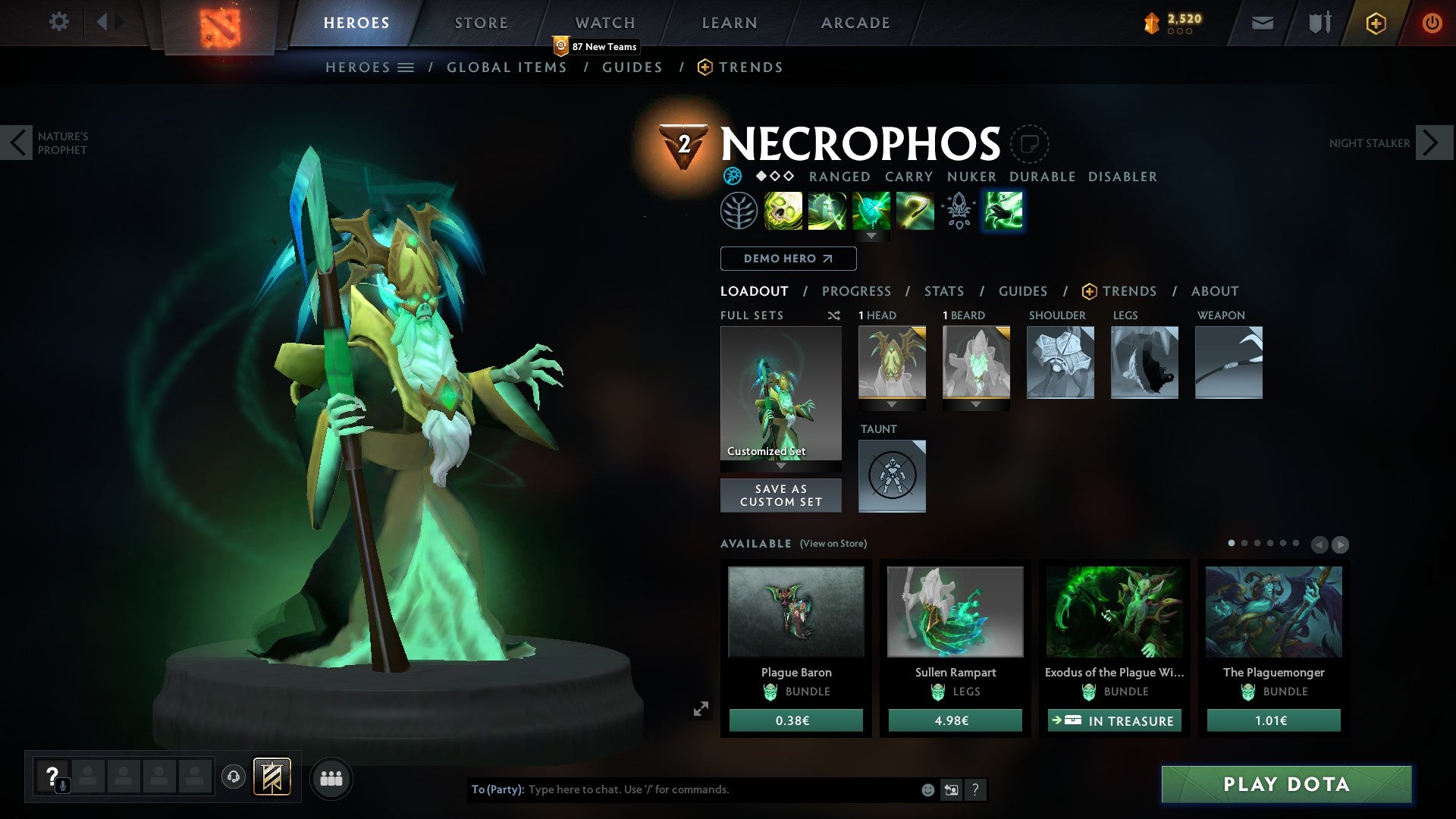Open the hero navigation menu beside HEROES

tap(406, 67)
